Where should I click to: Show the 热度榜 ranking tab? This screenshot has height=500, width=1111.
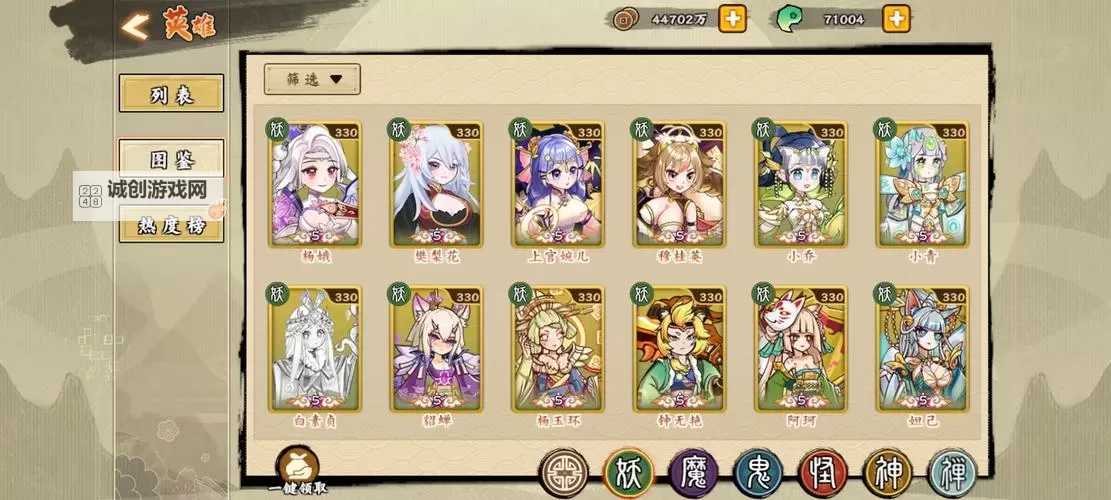(171, 225)
